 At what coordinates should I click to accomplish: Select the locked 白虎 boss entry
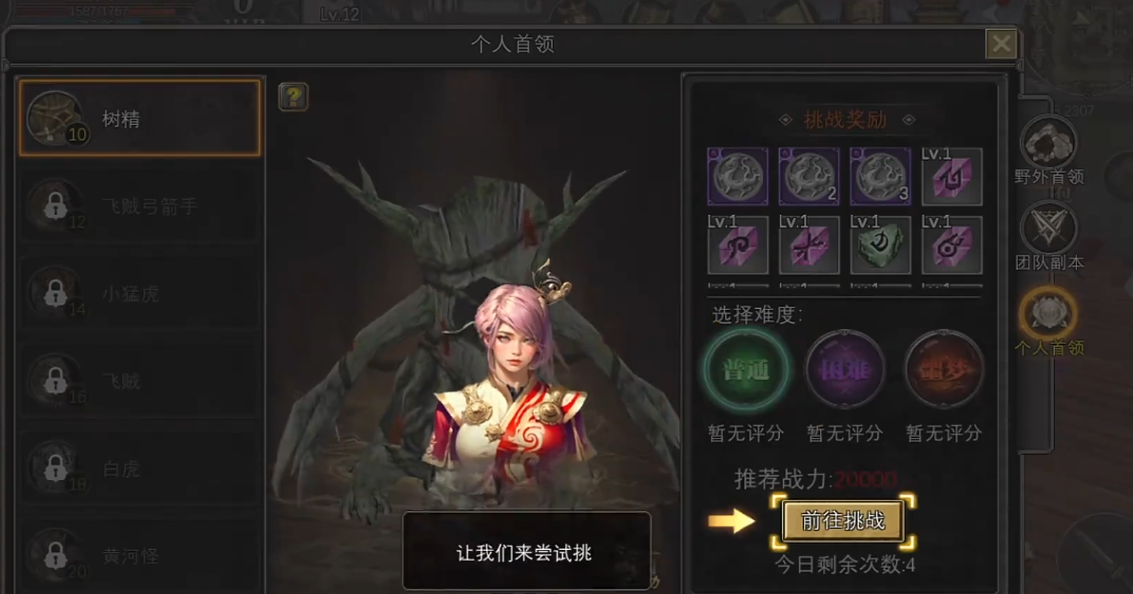pos(139,468)
